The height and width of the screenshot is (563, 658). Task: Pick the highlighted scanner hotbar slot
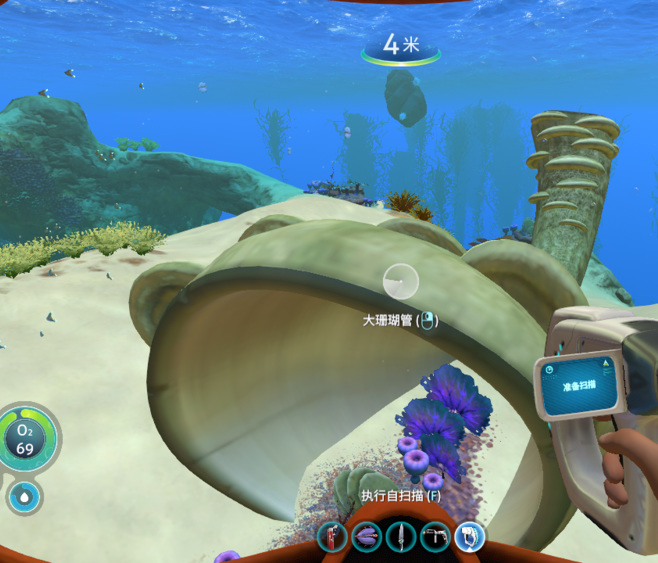469,538
